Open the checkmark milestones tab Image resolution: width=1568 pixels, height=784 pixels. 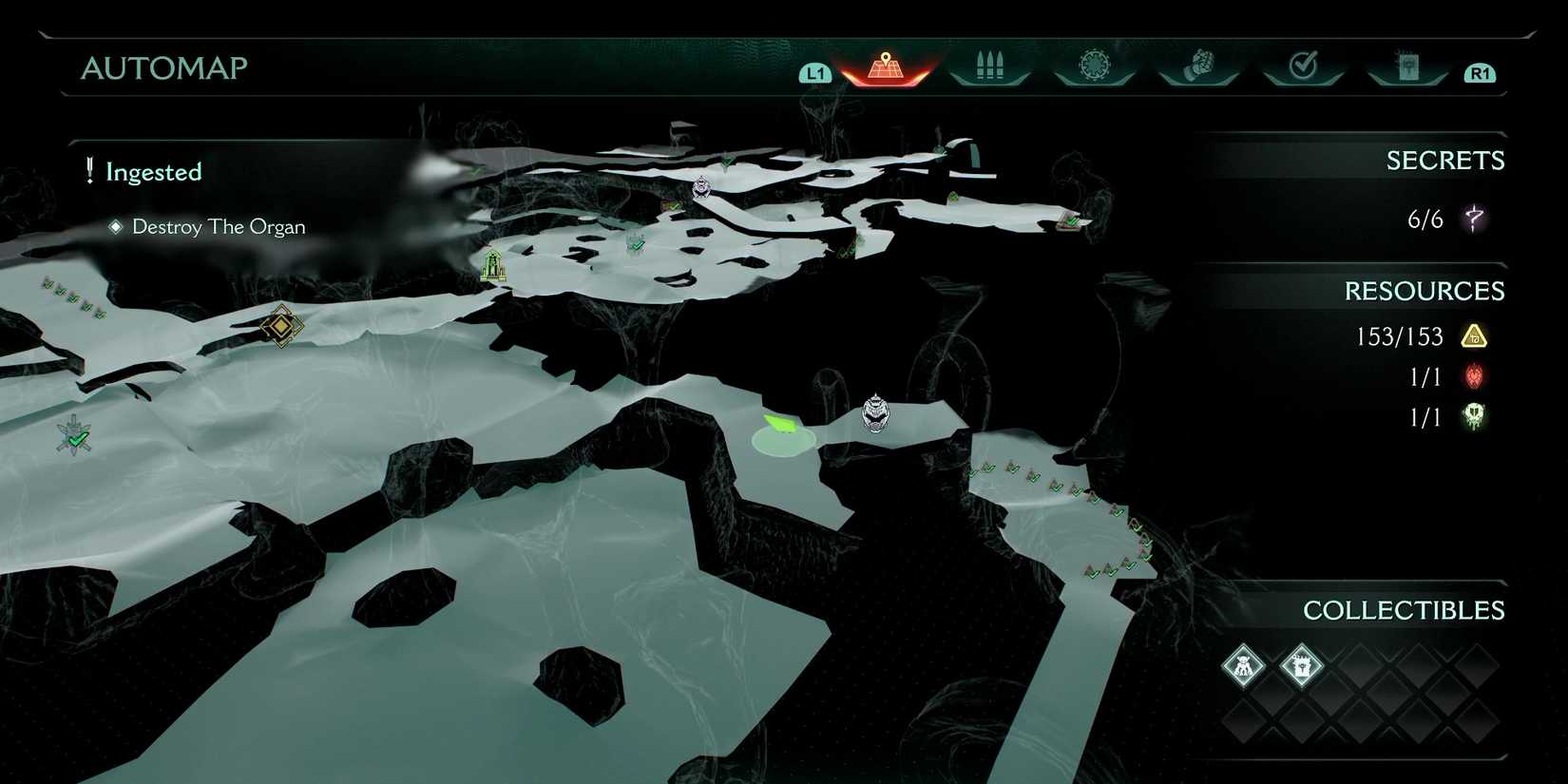[x=1303, y=67]
